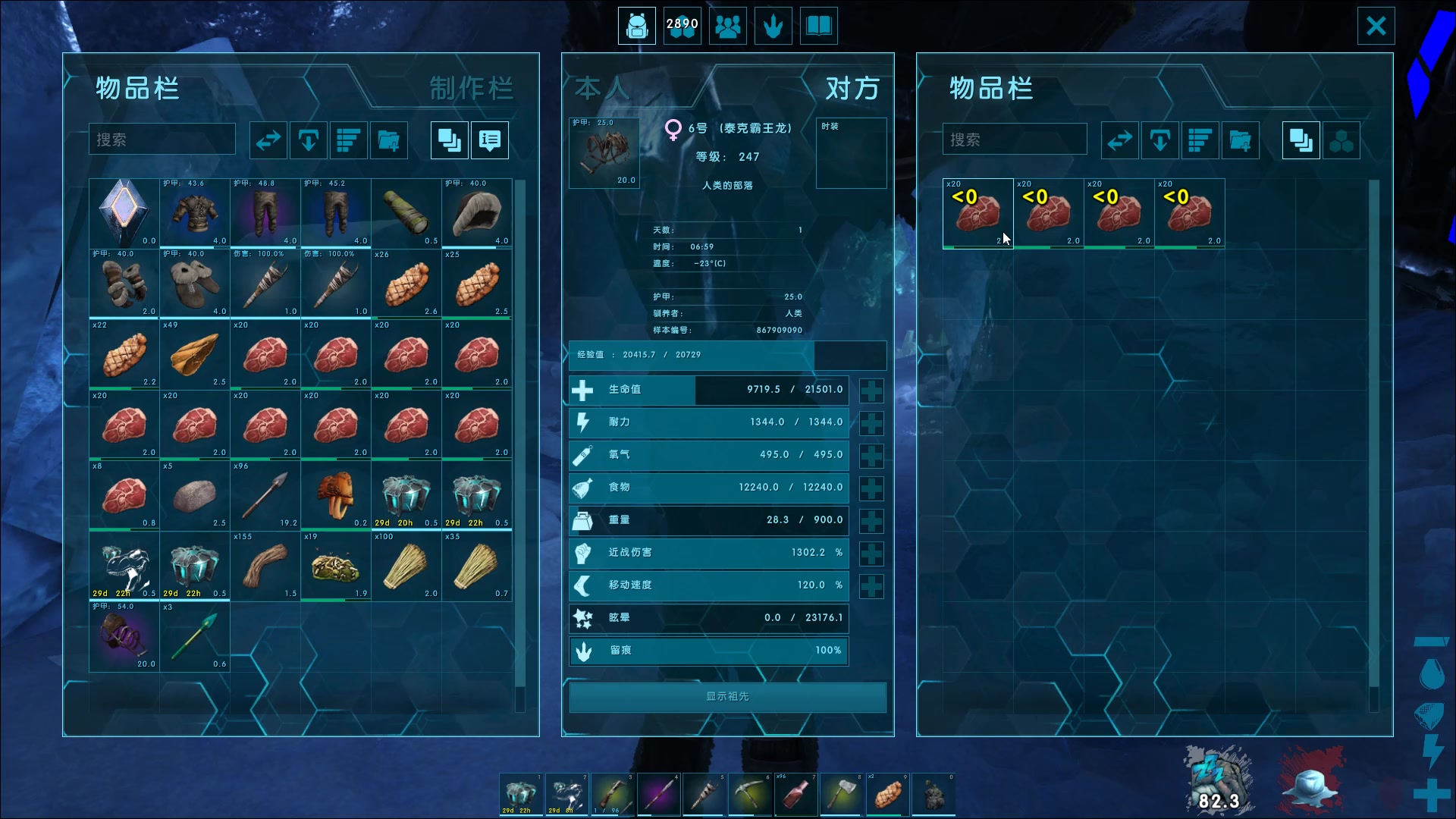
Task: Open the tribe members icon
Action: [727, 27]
